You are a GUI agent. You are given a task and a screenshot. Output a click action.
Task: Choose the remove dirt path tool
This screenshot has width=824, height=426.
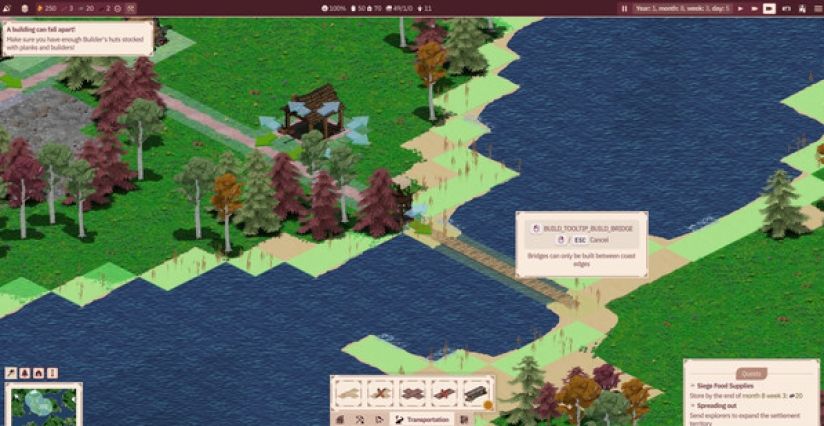[x=380, y=392]
